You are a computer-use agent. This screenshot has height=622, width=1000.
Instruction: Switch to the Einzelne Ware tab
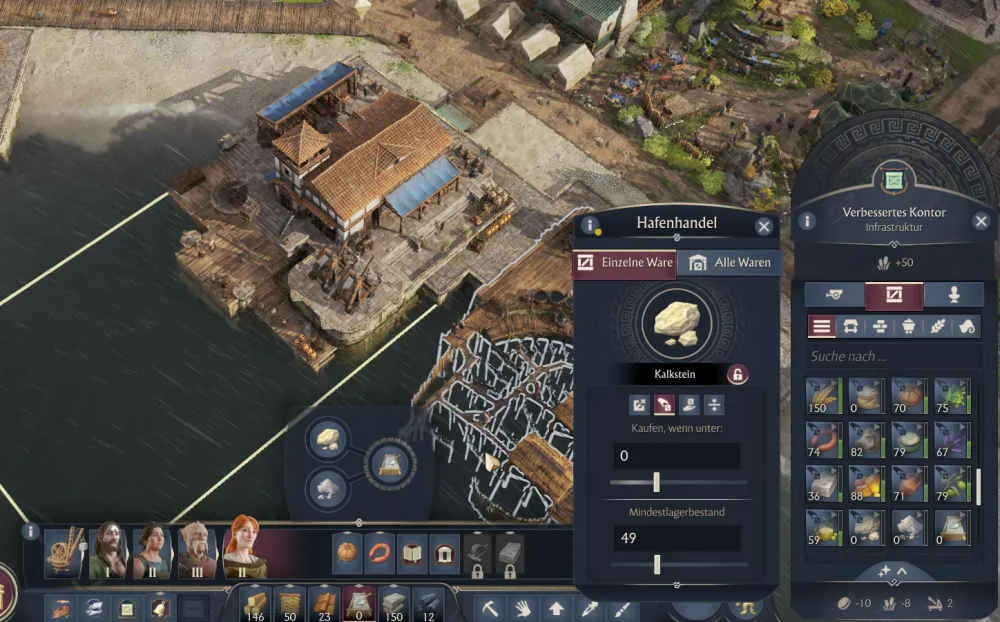[x=625, y=263]
